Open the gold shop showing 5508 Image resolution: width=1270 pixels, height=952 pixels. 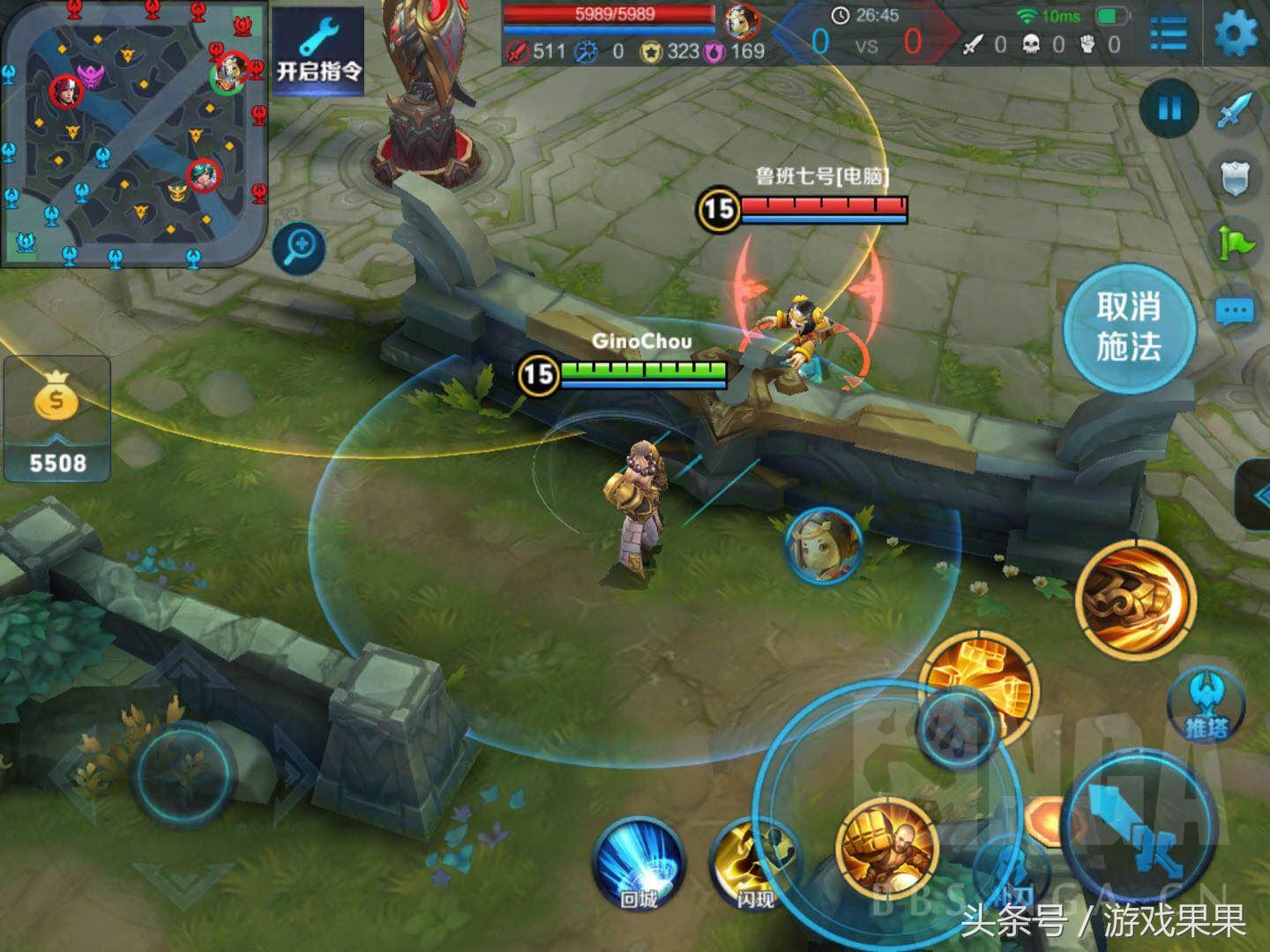point(56,420)
